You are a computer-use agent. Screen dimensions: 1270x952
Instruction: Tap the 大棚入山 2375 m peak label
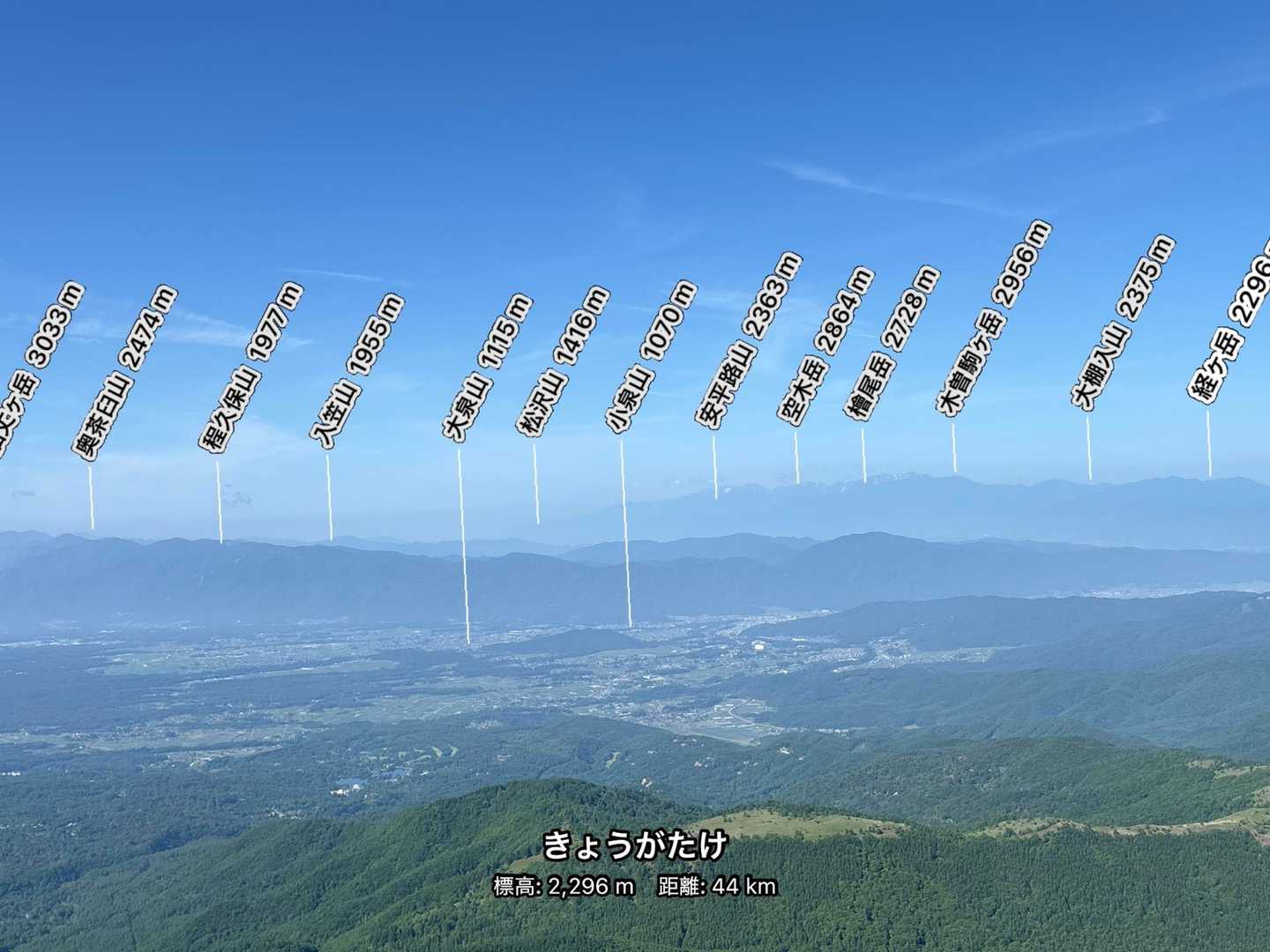click(1124, 322)
